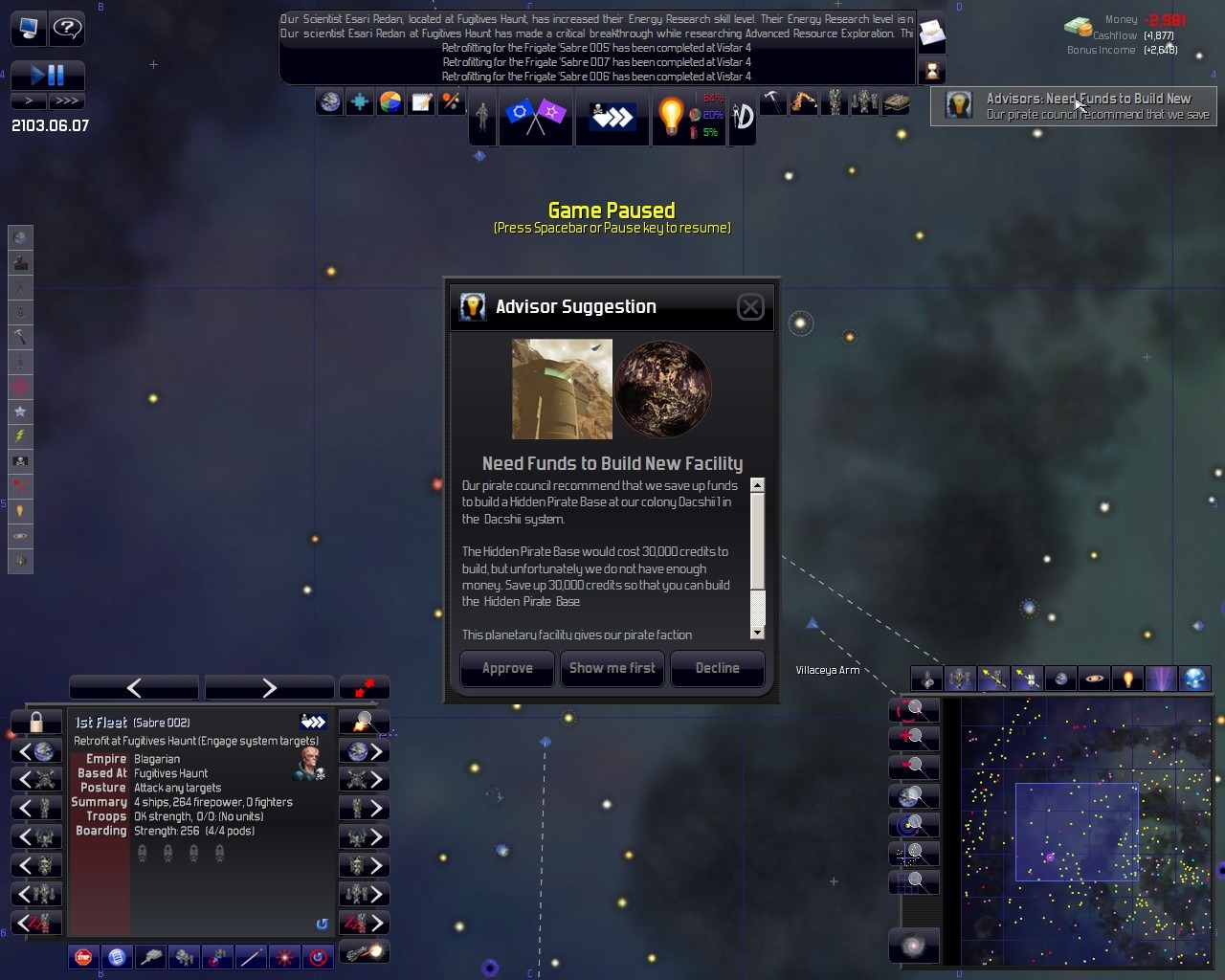Open the diplomacy crossed-flags screen

(x=535, y=116)
